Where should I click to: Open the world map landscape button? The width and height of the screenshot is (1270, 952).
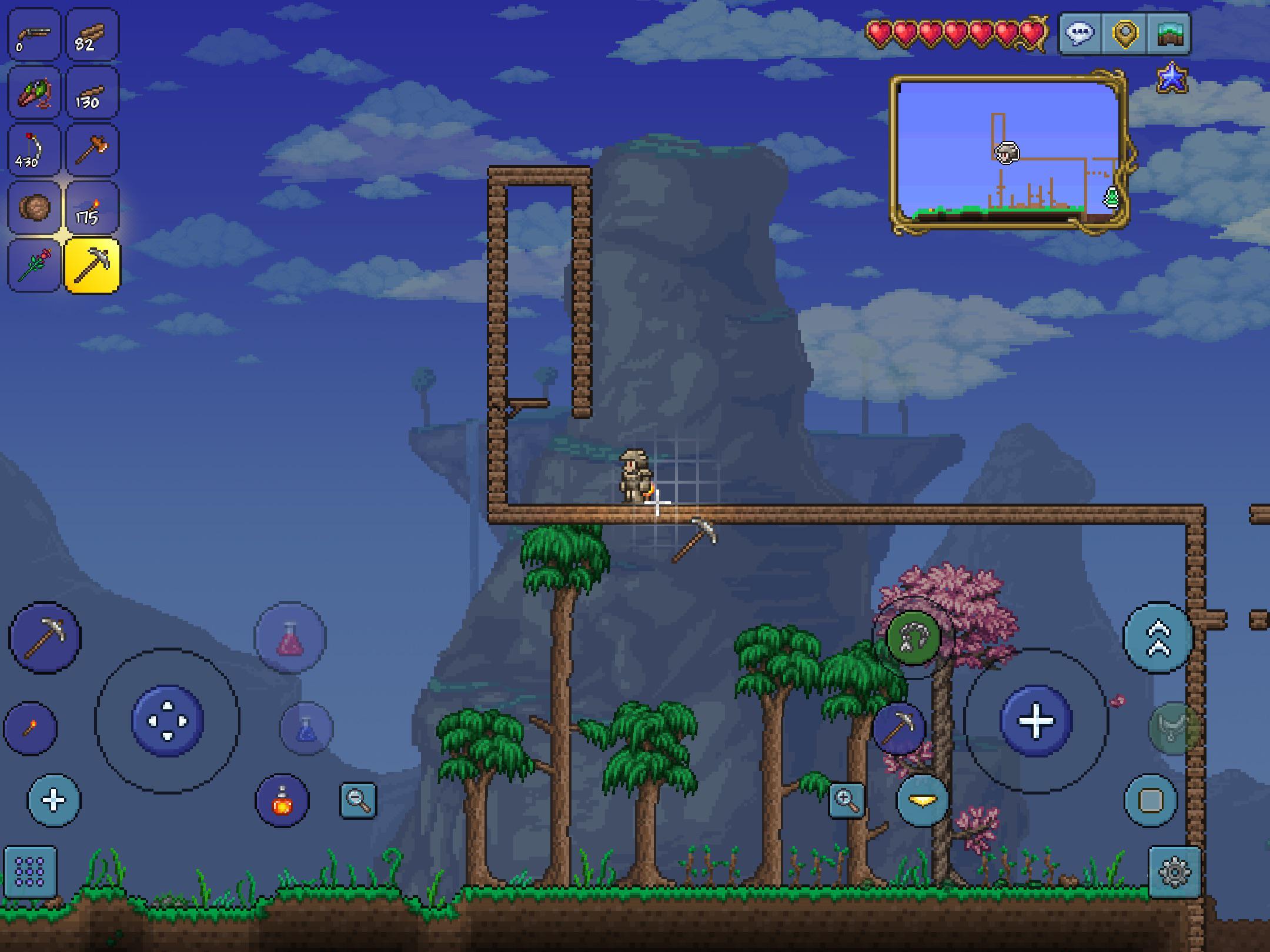coord(1169,33)
